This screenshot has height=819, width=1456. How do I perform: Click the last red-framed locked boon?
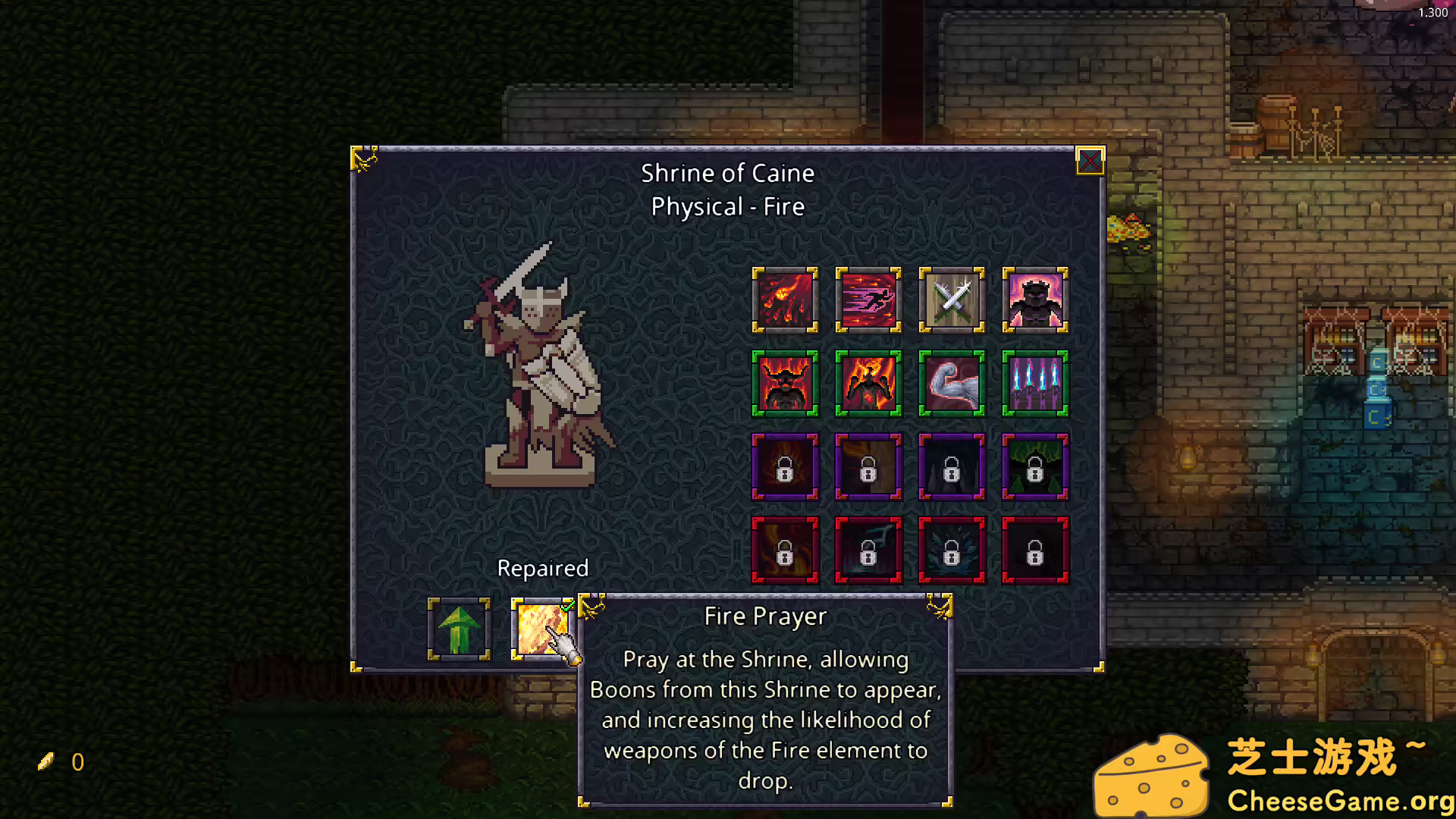[x=1035, y=551]
